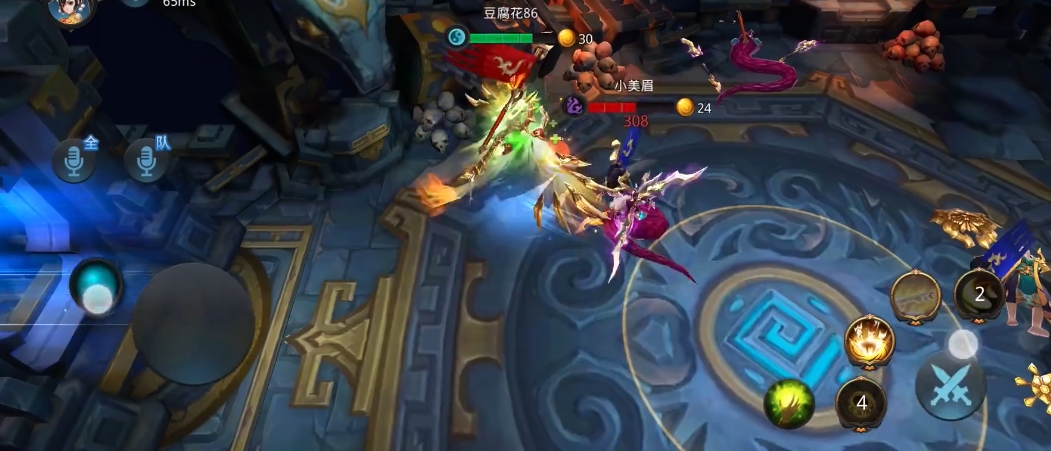Trigger the greyed-out weapon skill icon
Screen dimensions: 1051x451
[916, 297]
